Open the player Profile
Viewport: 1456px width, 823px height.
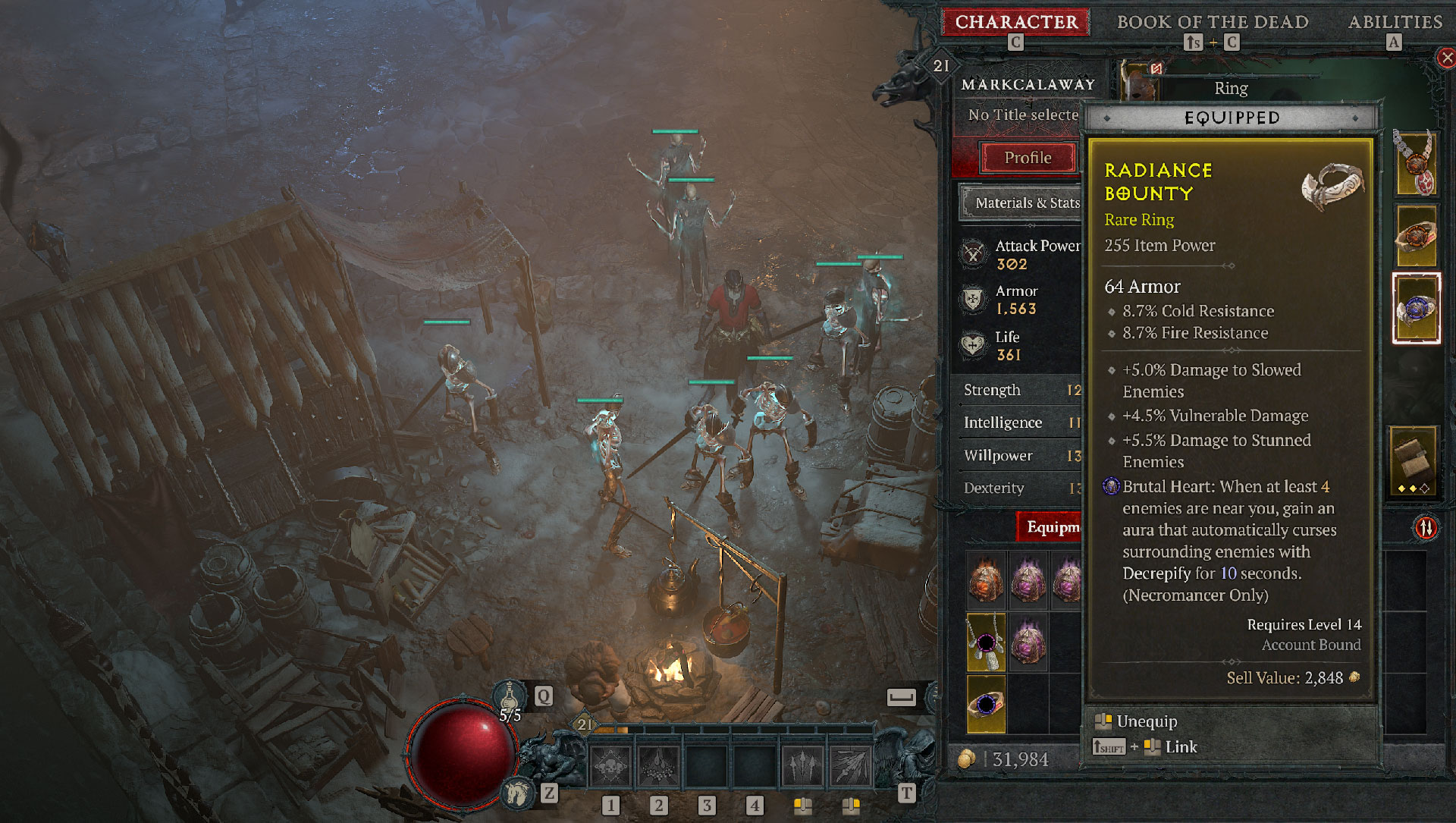click(x=1028, y=158)
